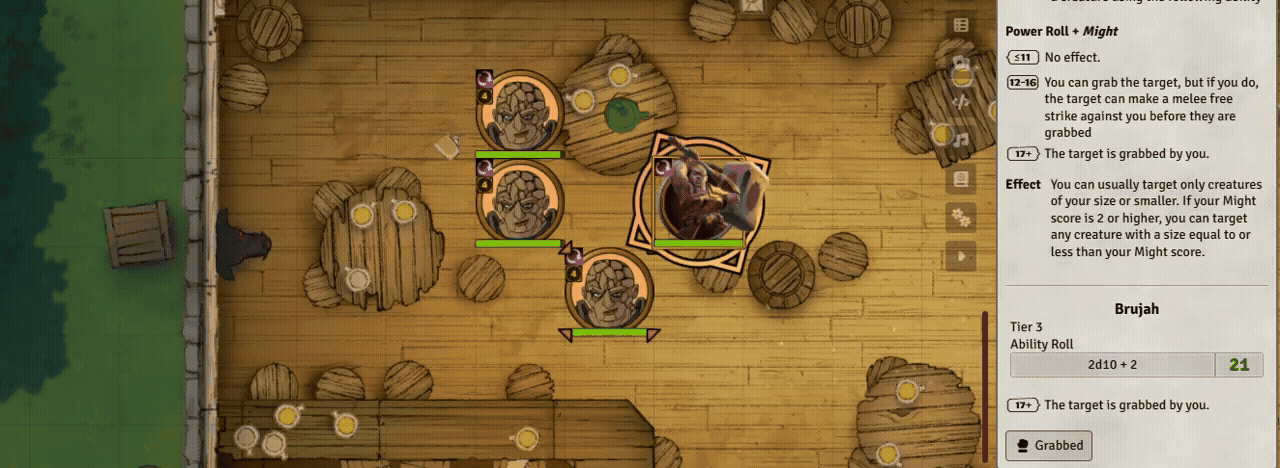The height and width of the screenshot is (468, 1280).
Task: Switch to the music playlists tab
Action: pyautogui.click(x=961, y=141)
